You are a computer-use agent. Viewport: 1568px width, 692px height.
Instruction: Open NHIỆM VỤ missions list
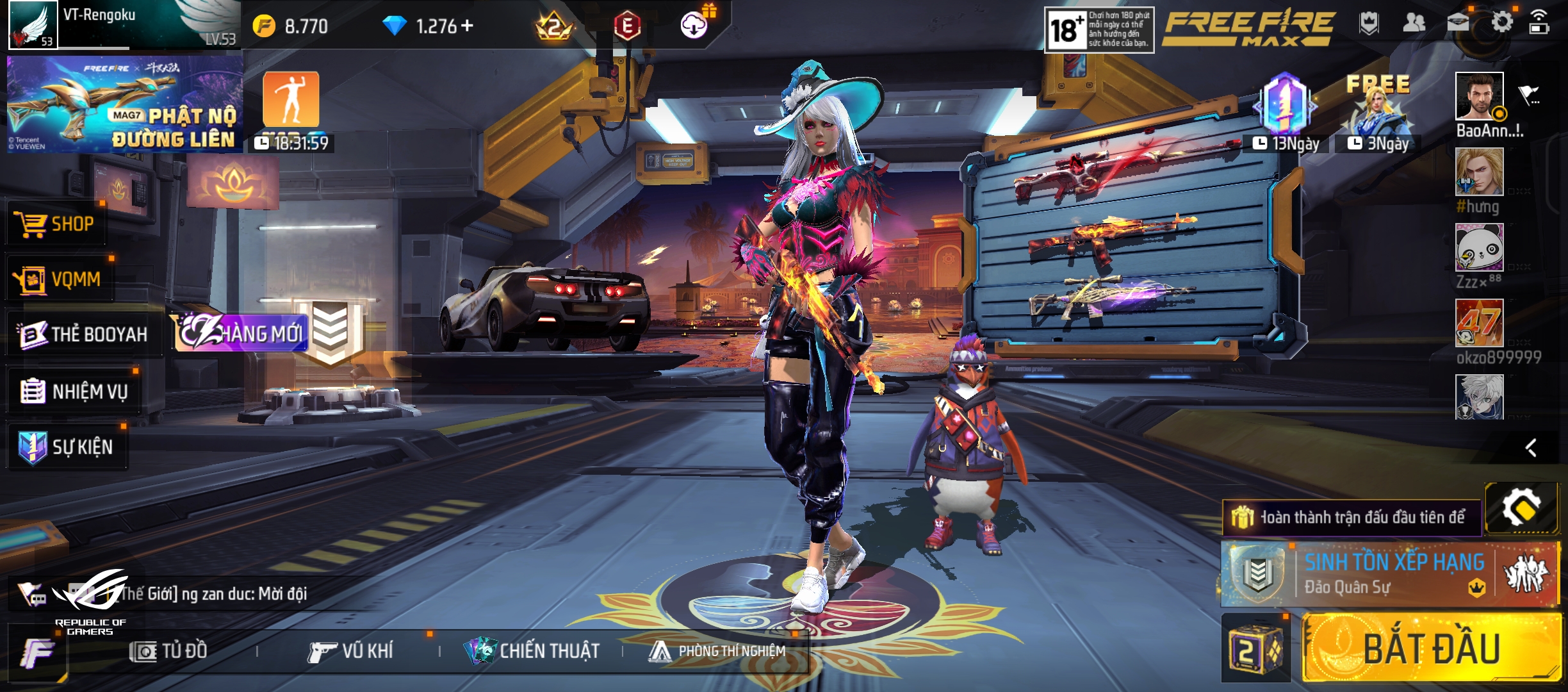point(74,391)
